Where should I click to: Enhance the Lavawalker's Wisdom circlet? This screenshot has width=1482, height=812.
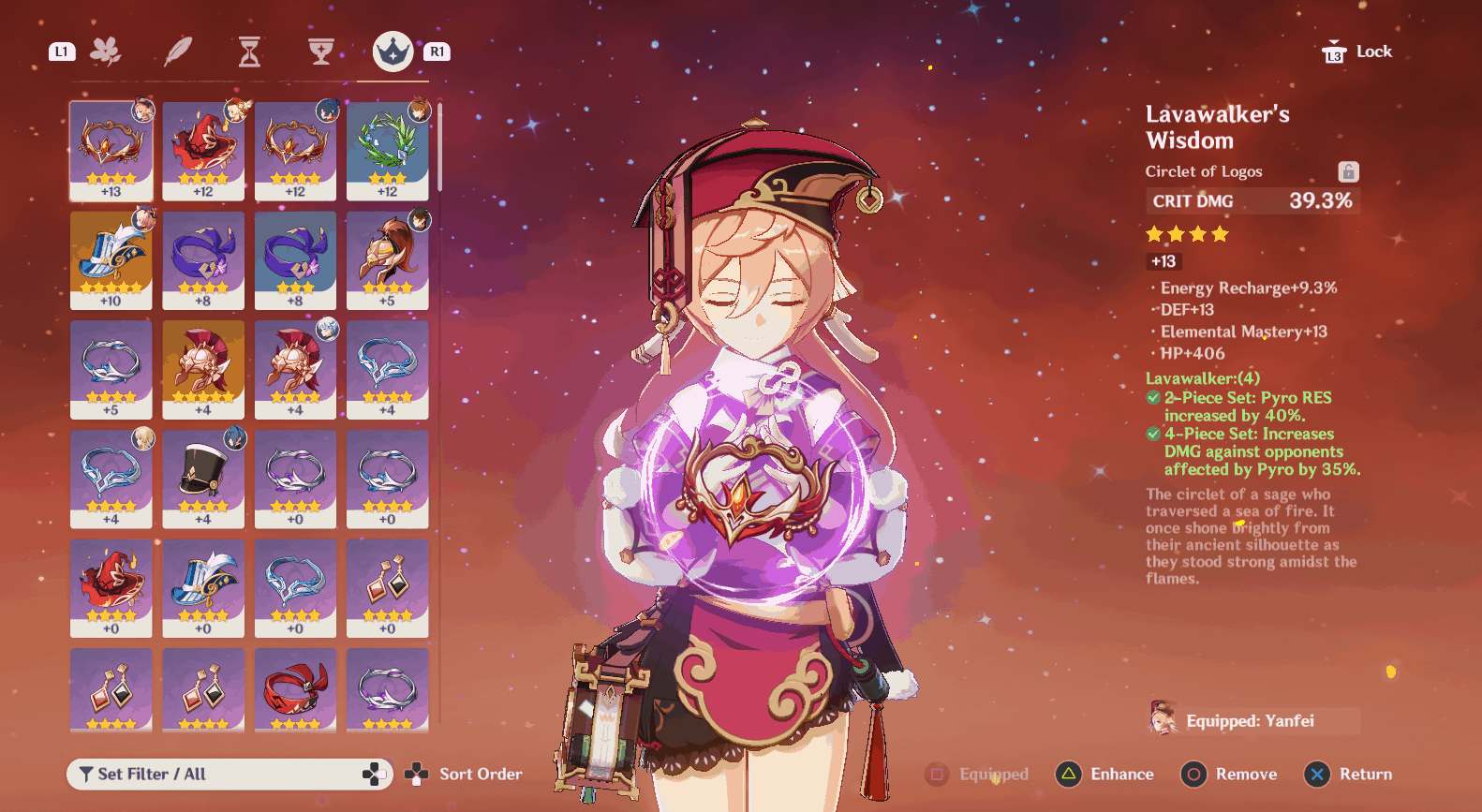pyautogui.click(x=1105, y=775)
